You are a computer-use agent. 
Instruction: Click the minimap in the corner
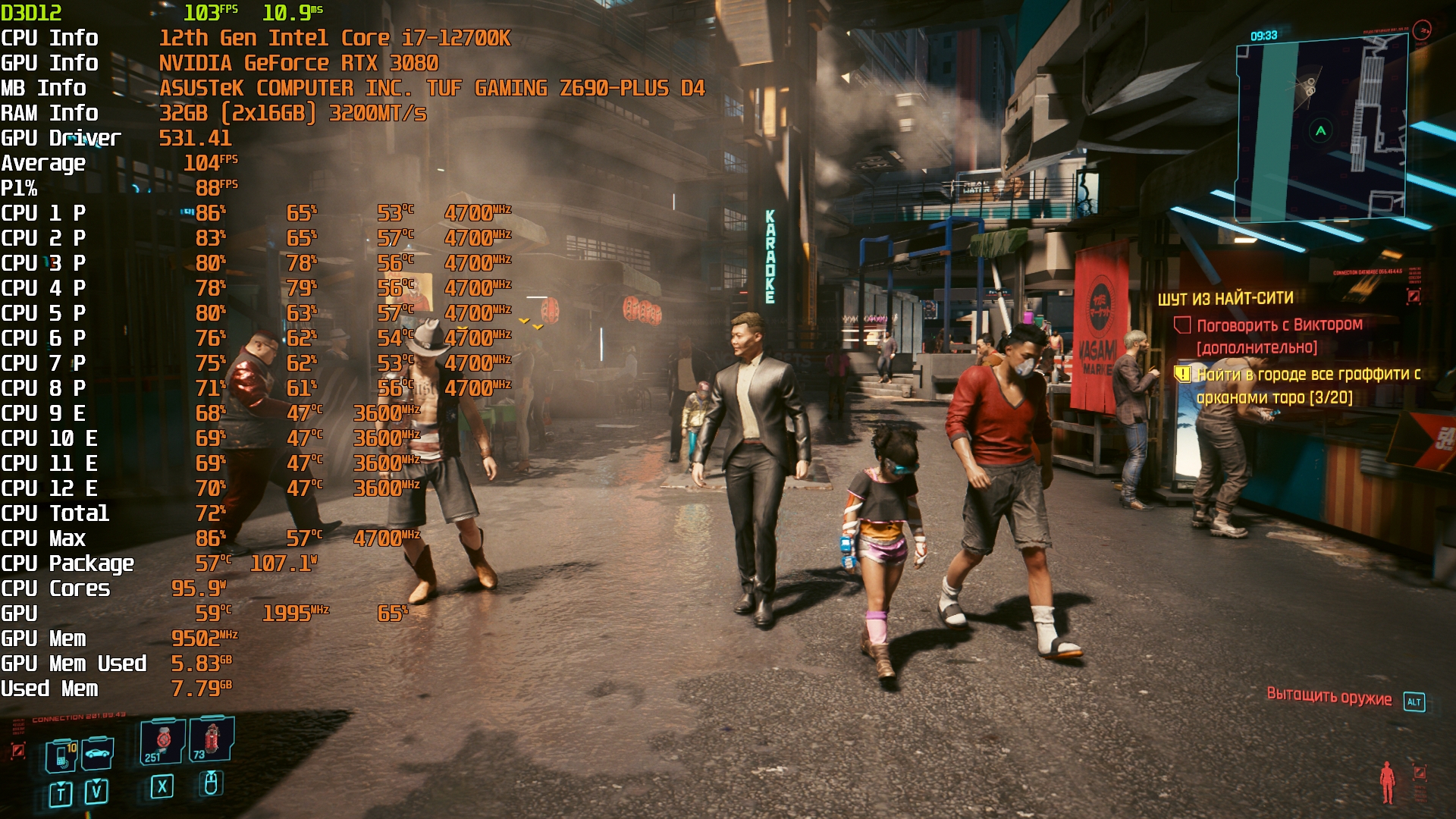1321,130
